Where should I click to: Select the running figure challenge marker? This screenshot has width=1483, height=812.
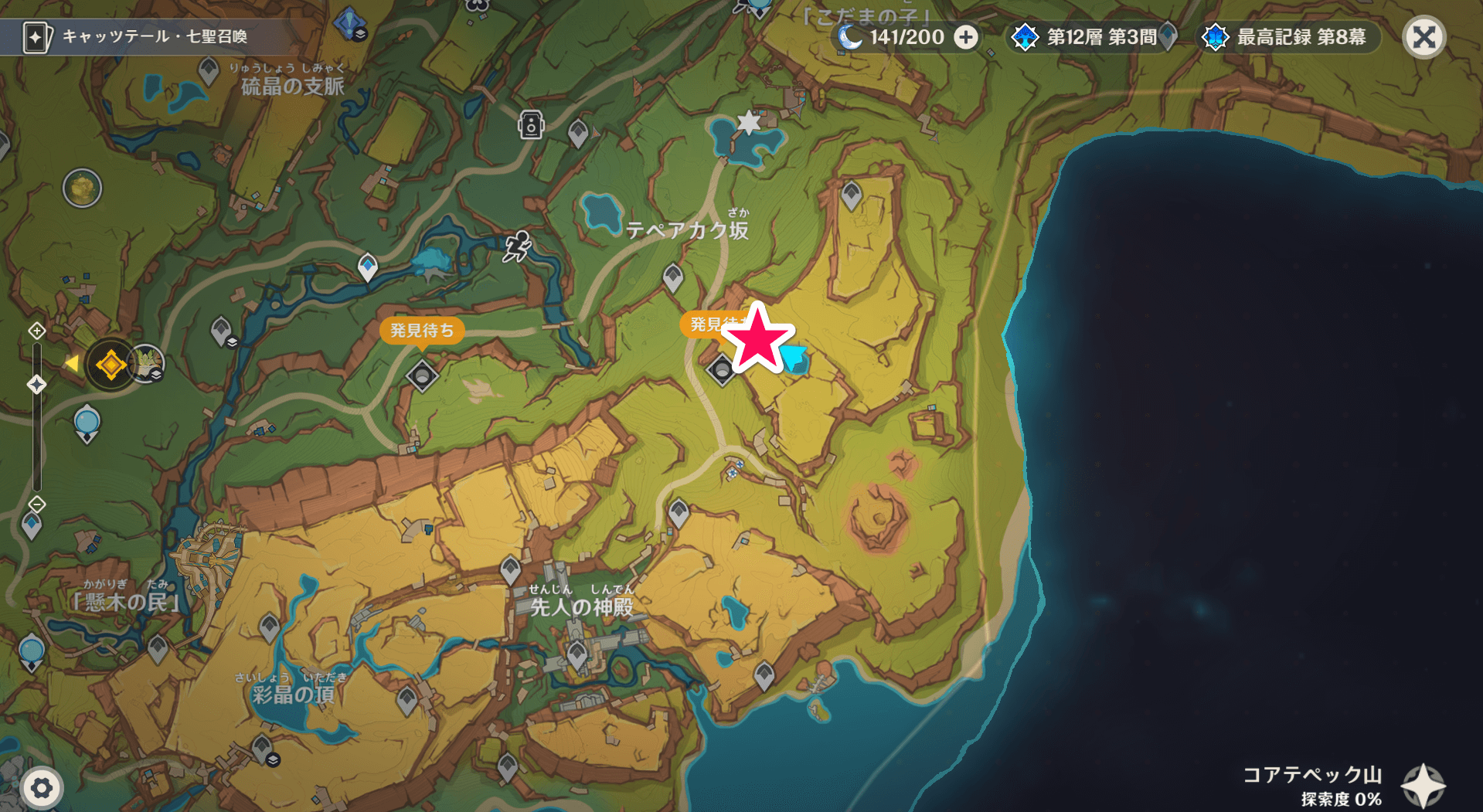(x=517, y=246)
